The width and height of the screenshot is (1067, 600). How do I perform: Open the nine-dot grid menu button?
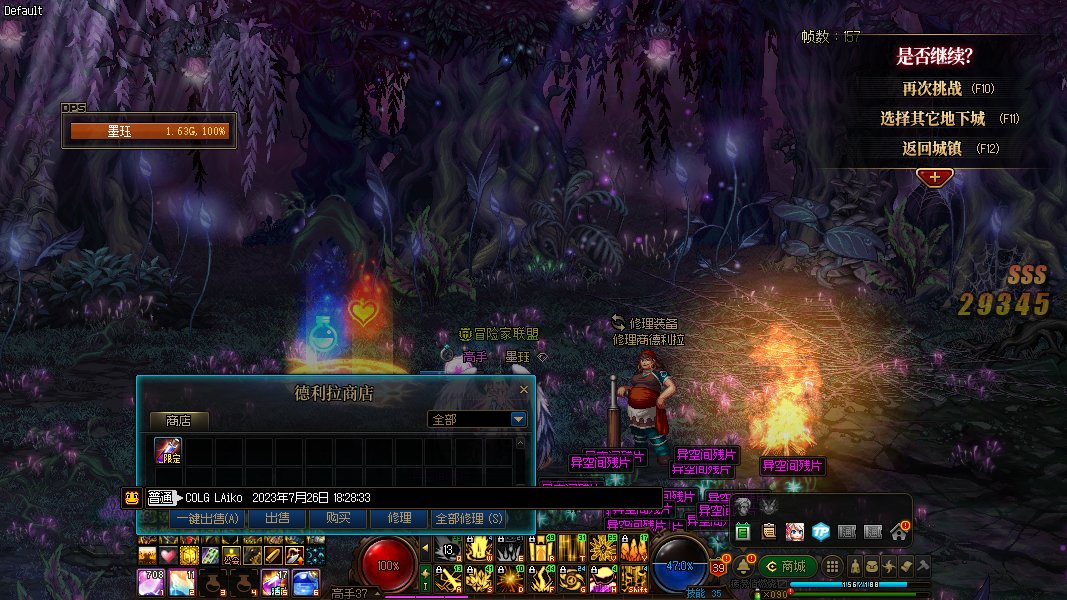click(832, 566)
